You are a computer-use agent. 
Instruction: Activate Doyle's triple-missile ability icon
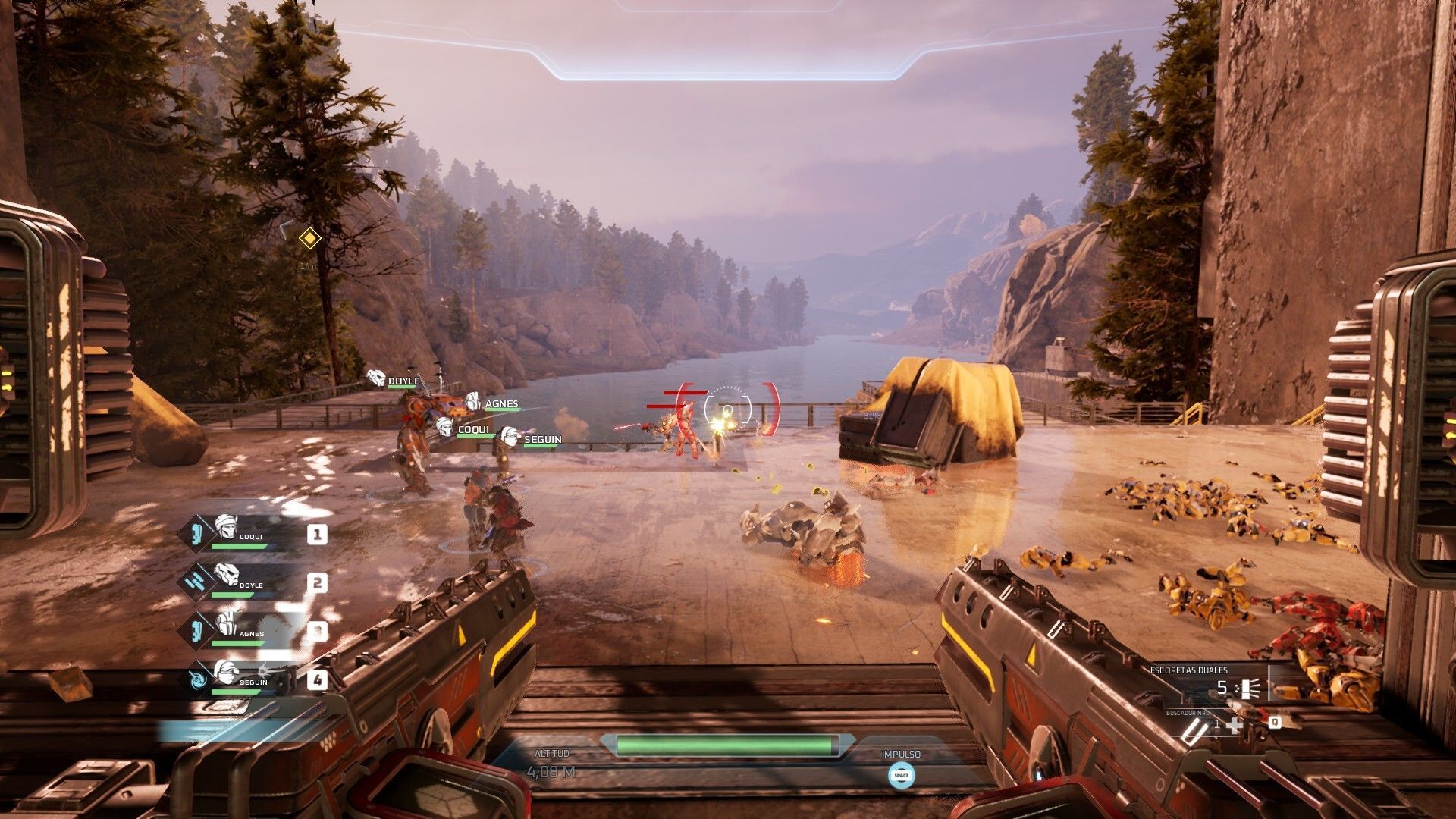tap(196, 582)
